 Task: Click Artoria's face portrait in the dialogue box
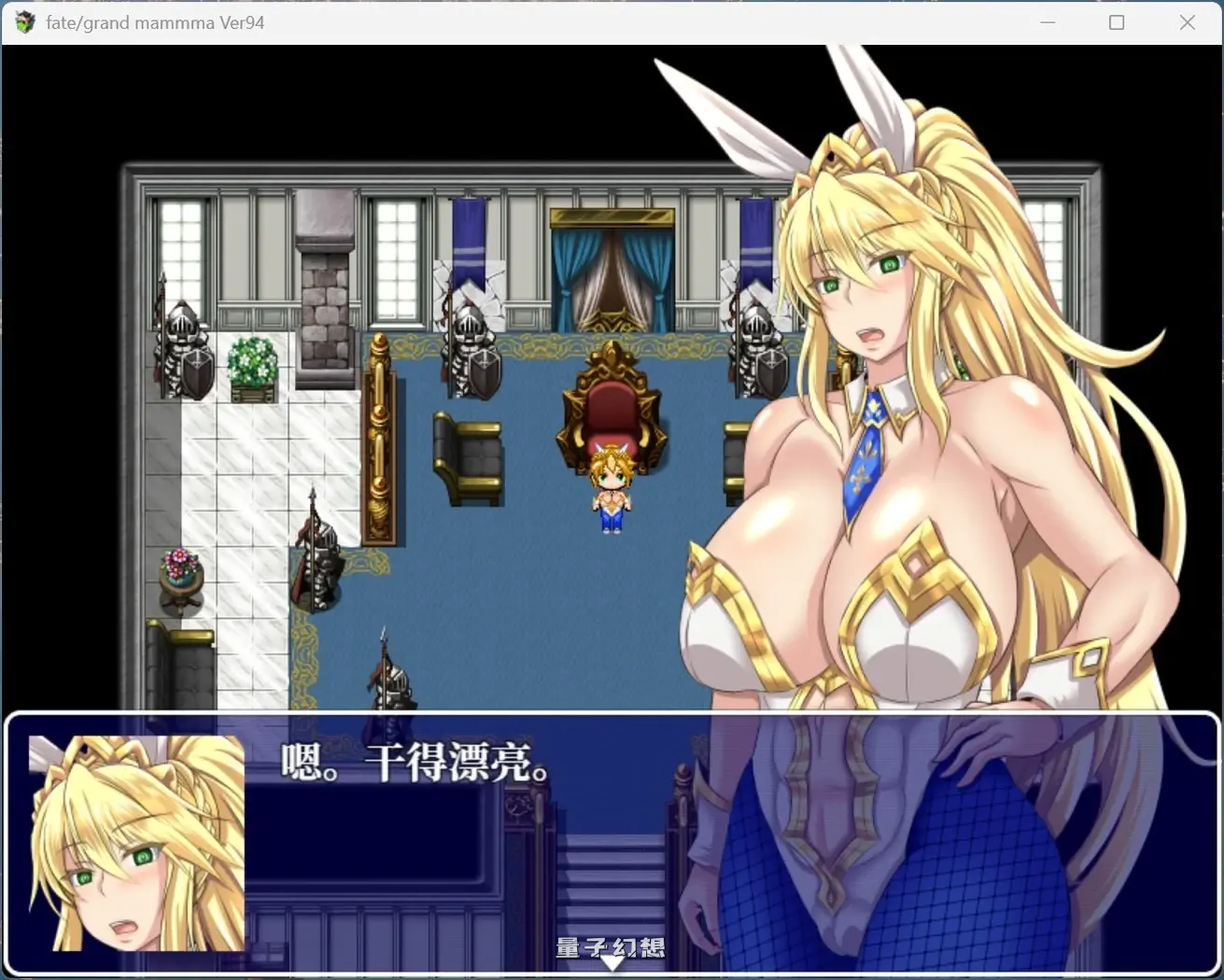134,845
